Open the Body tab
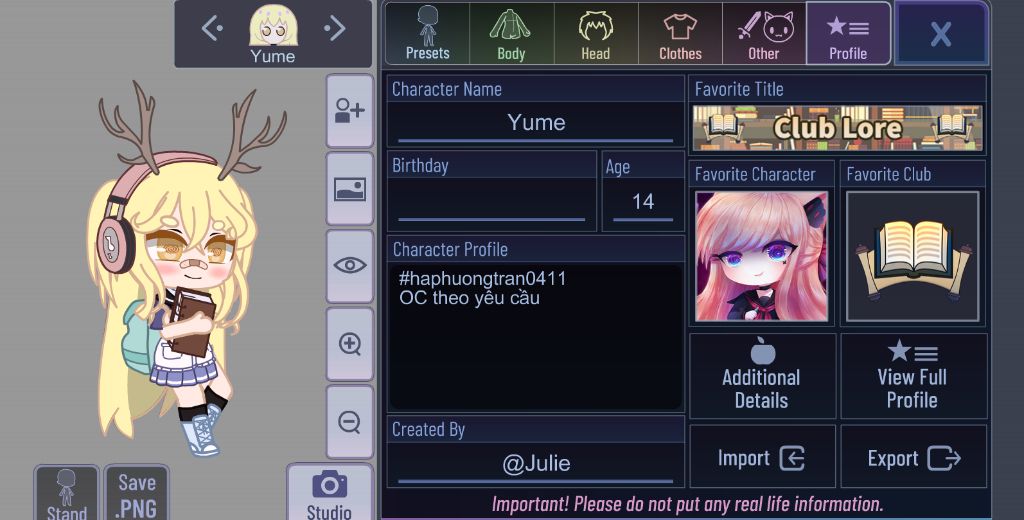Viewport: 1024px width, 520px height. pos(511,34)
